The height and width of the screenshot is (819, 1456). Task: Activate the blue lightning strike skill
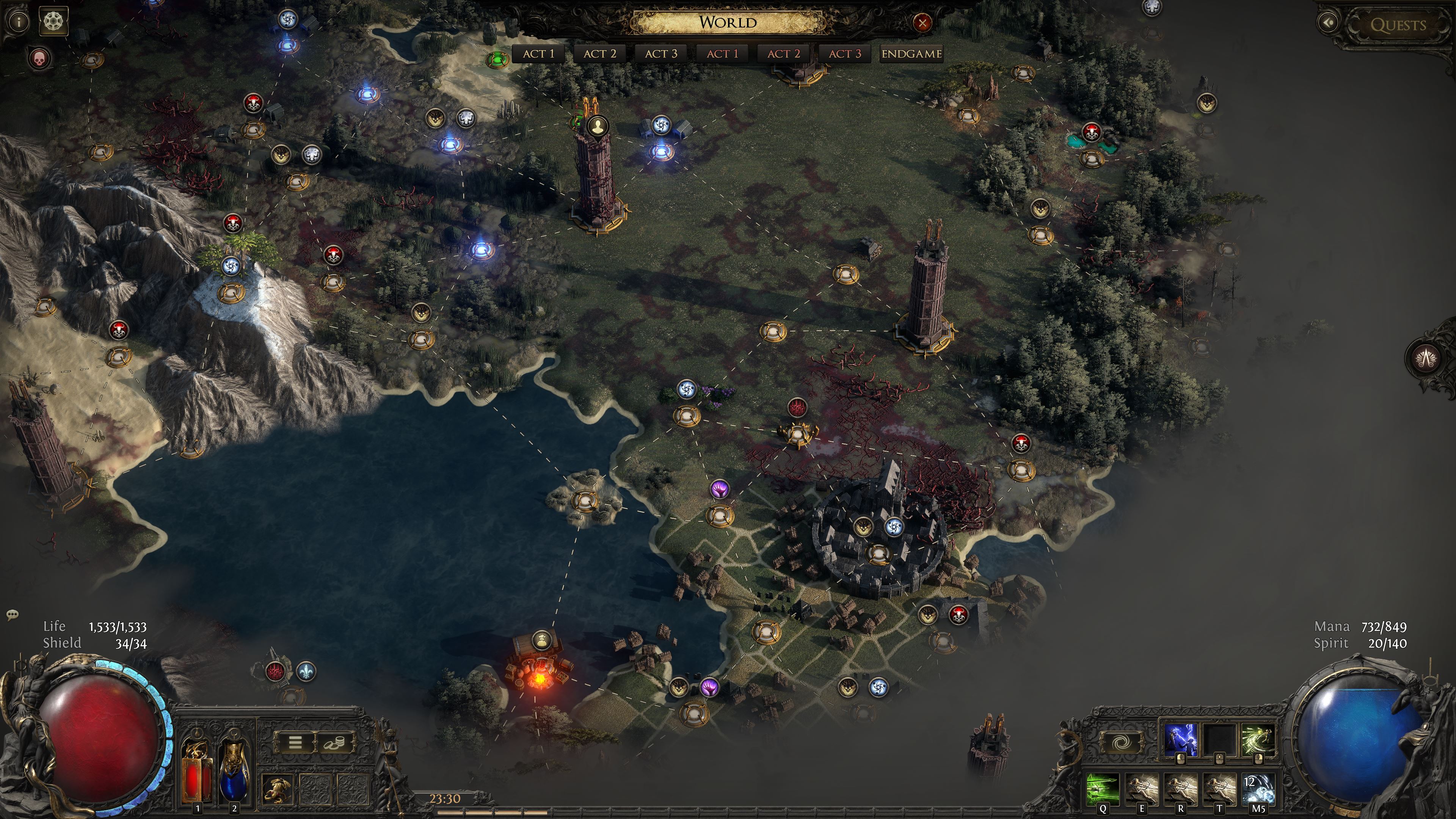pos(1181,739)
